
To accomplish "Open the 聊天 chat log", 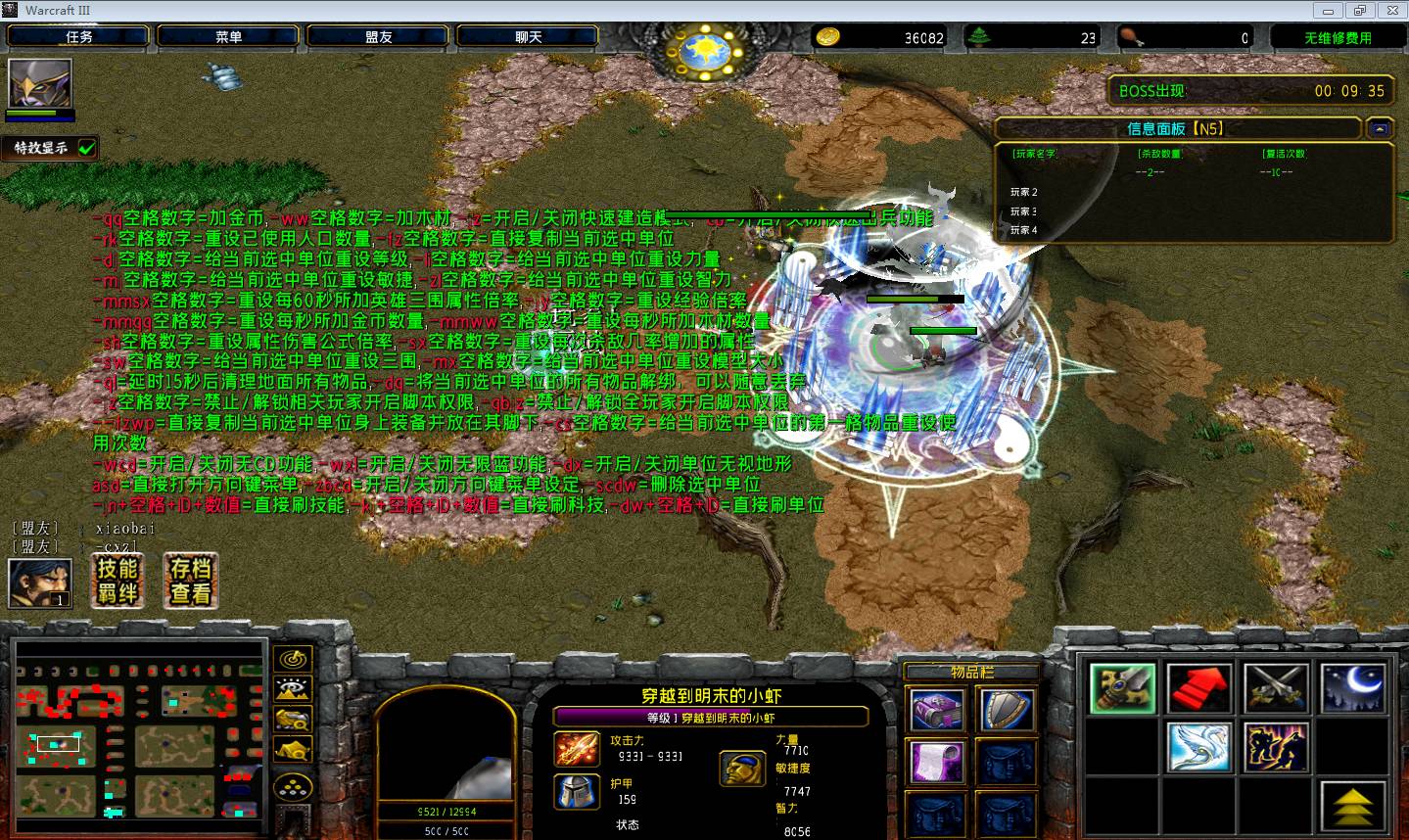I will (x=529, y=37).
